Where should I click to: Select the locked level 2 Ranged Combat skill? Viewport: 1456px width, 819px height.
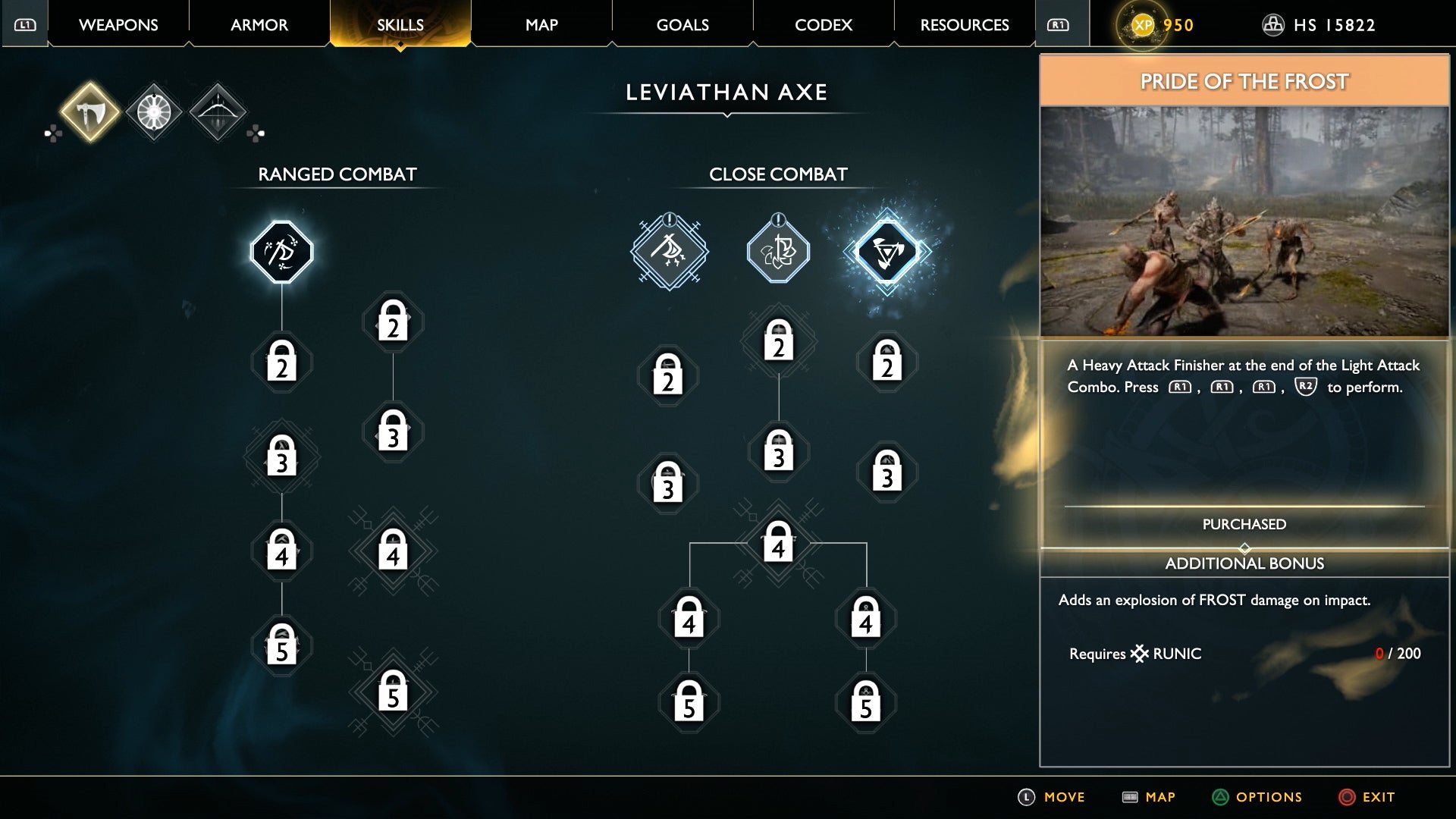tap(281, 364)
